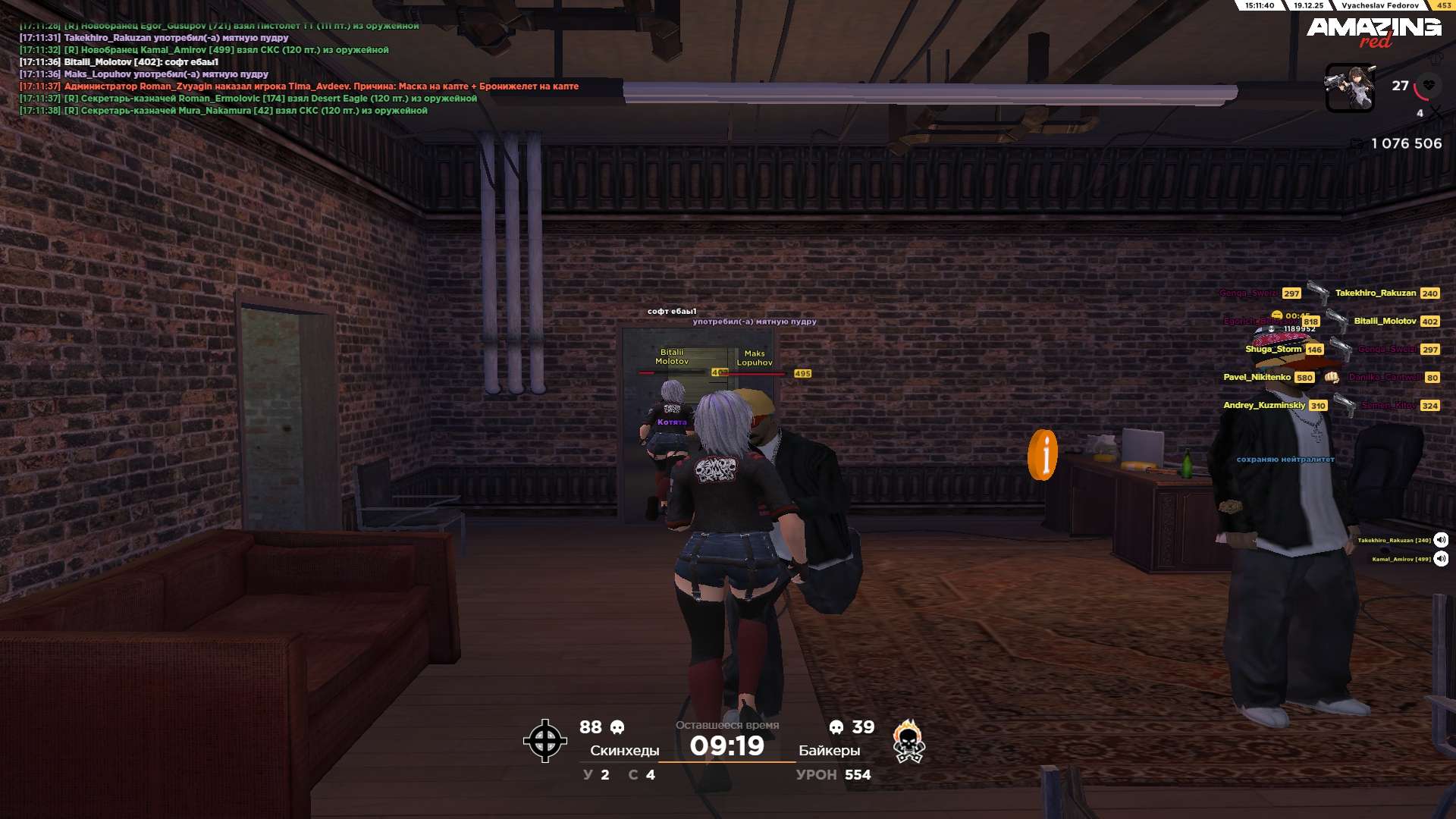Select the Bikers flaming skull emblem
1456x819 pixels.
coord(908,742)
